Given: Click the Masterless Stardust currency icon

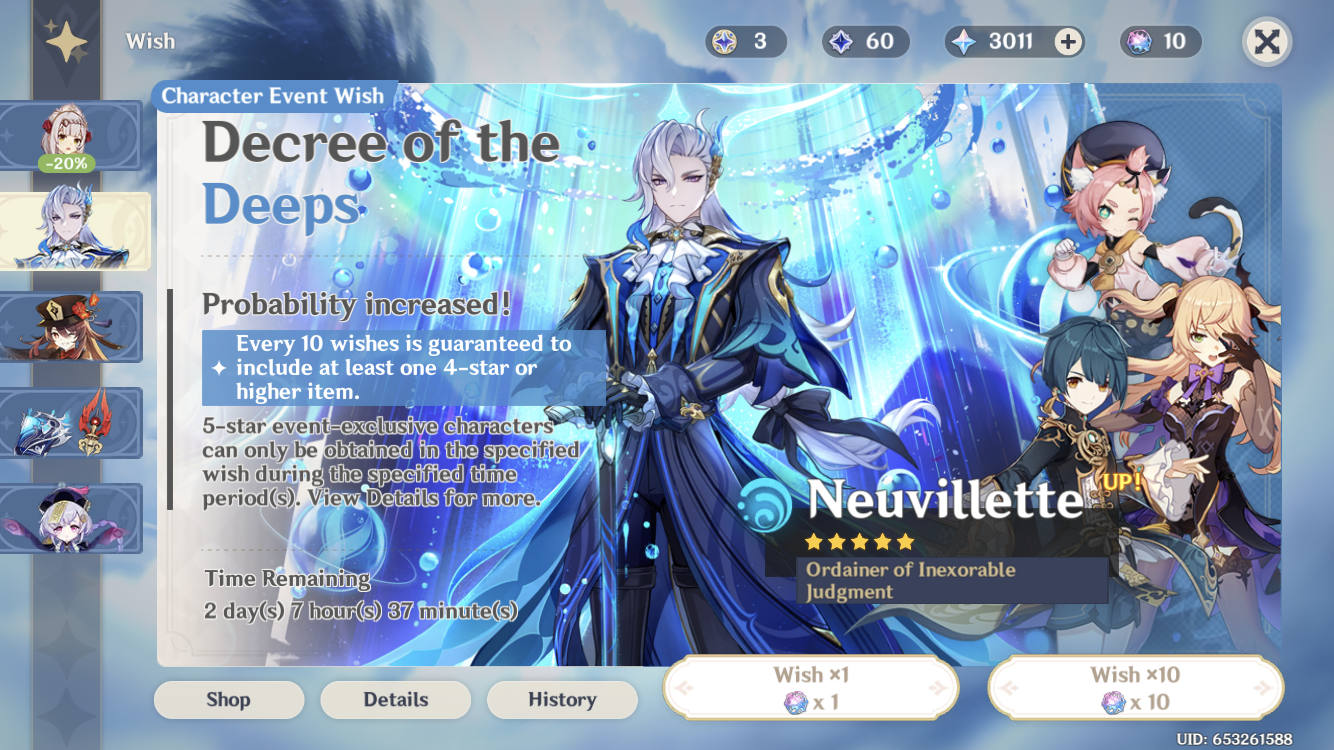Looking at the screenshot, I should pos(841,41).
